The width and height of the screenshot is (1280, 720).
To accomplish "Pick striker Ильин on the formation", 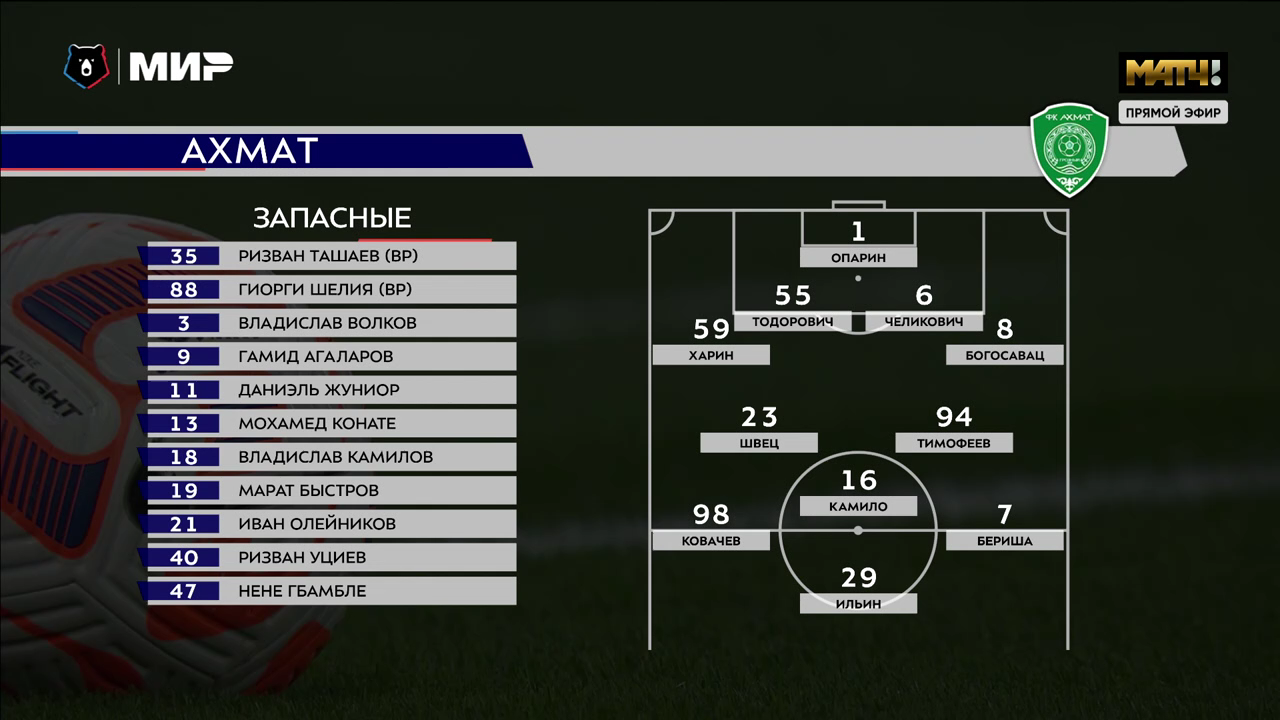I will (858, 603).
